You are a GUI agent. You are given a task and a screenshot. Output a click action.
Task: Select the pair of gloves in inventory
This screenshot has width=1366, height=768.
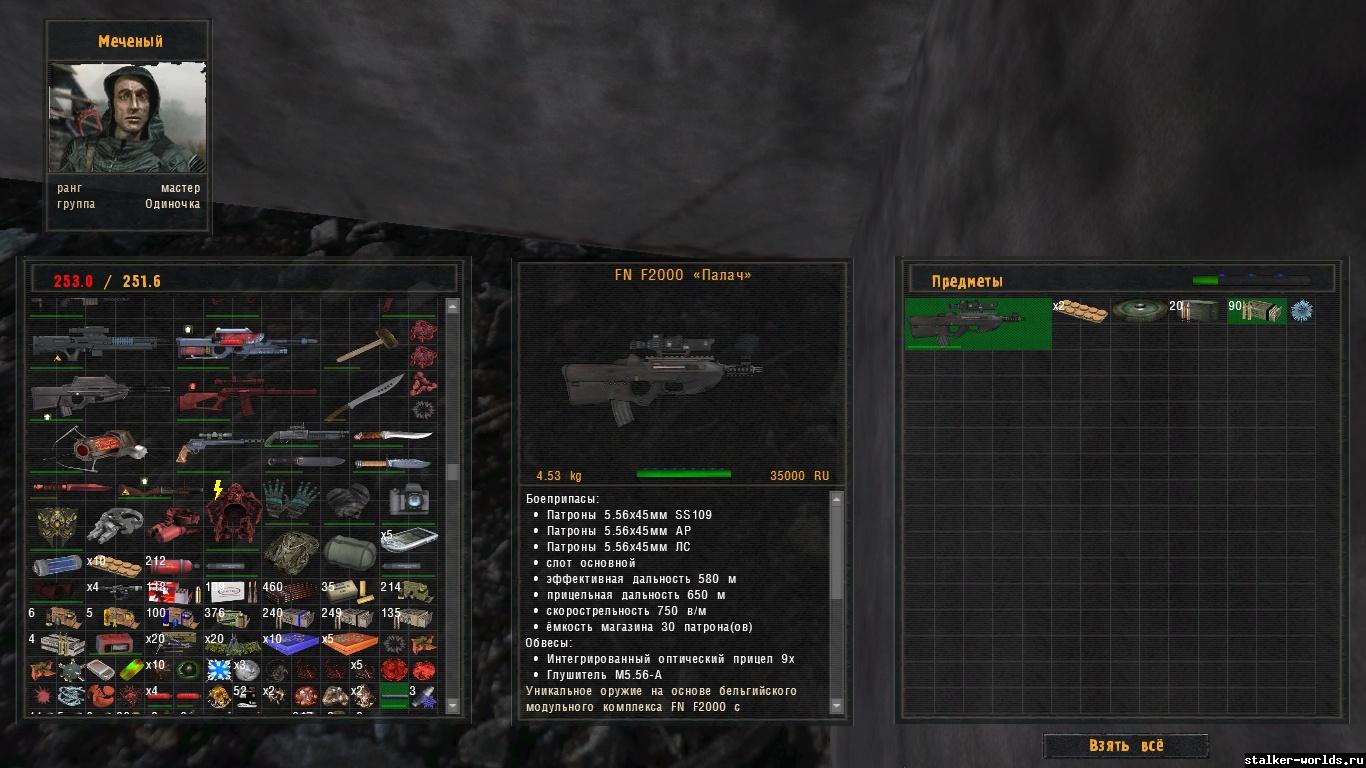pyautogui.click(x=290, y=497)
